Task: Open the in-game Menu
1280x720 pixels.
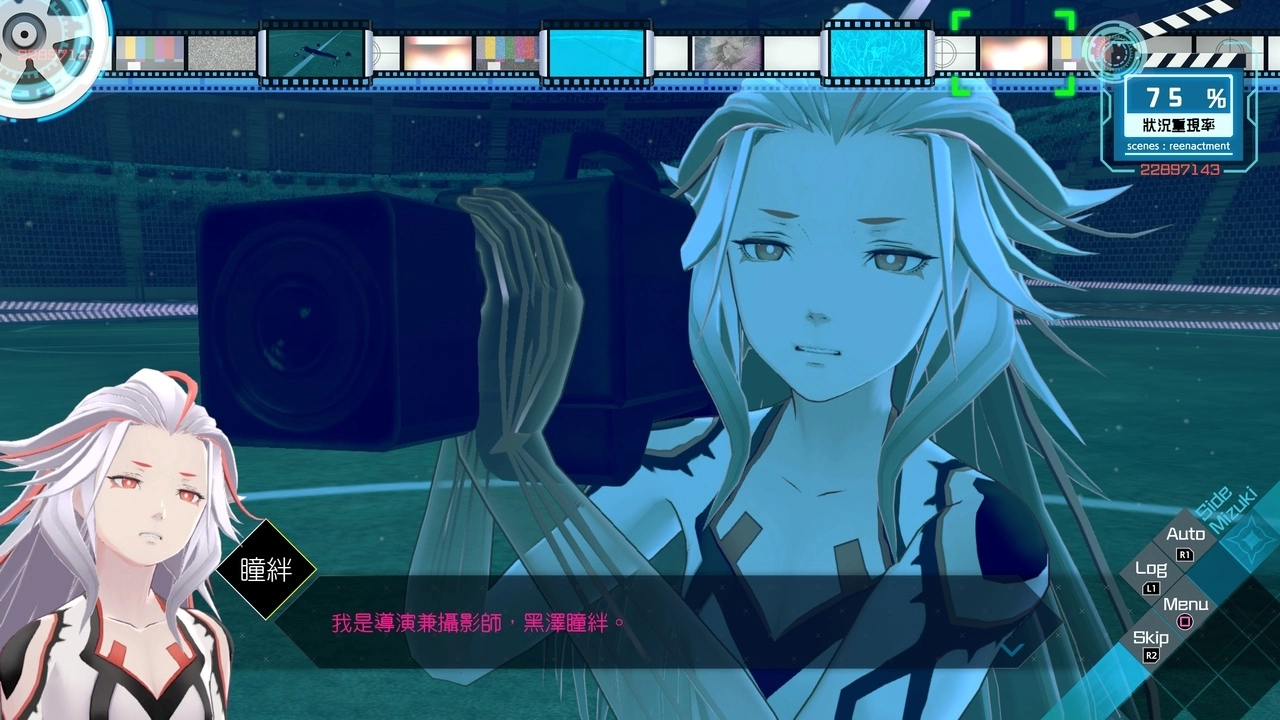Action: point(1186,604)
